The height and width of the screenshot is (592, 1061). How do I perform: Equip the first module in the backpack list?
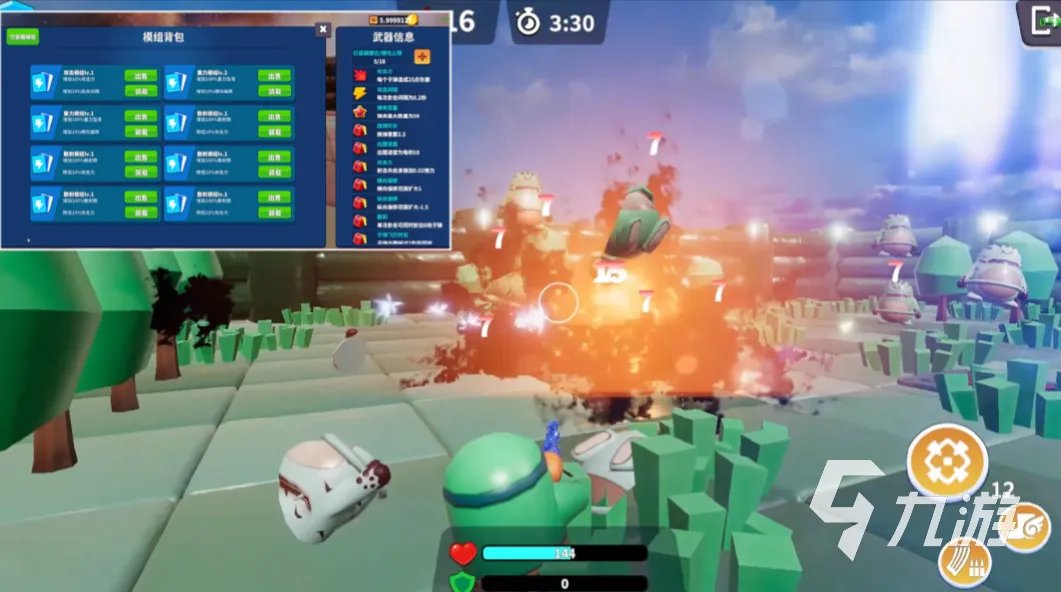tap(141, 90)
